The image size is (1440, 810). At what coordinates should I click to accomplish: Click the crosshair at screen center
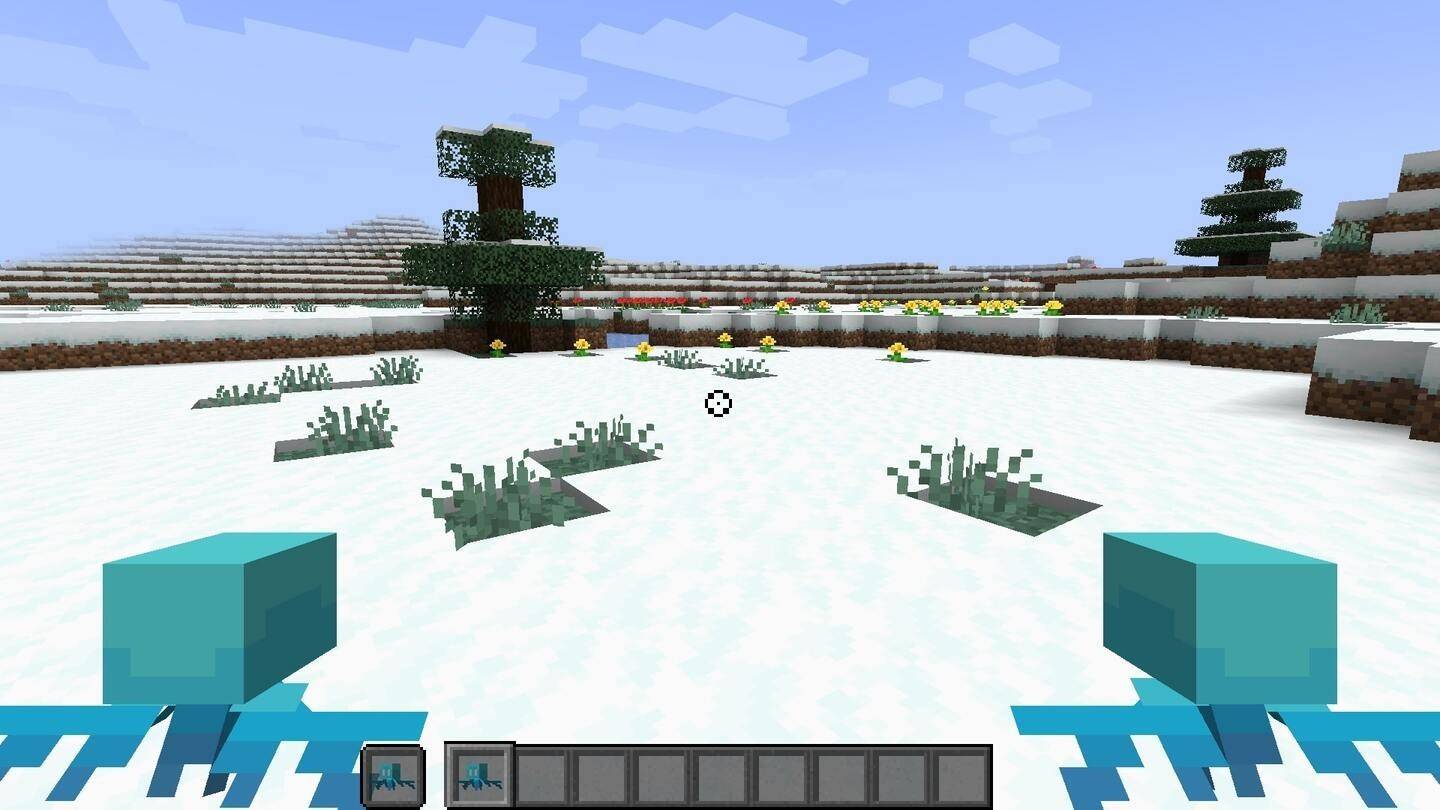point(719,404)
